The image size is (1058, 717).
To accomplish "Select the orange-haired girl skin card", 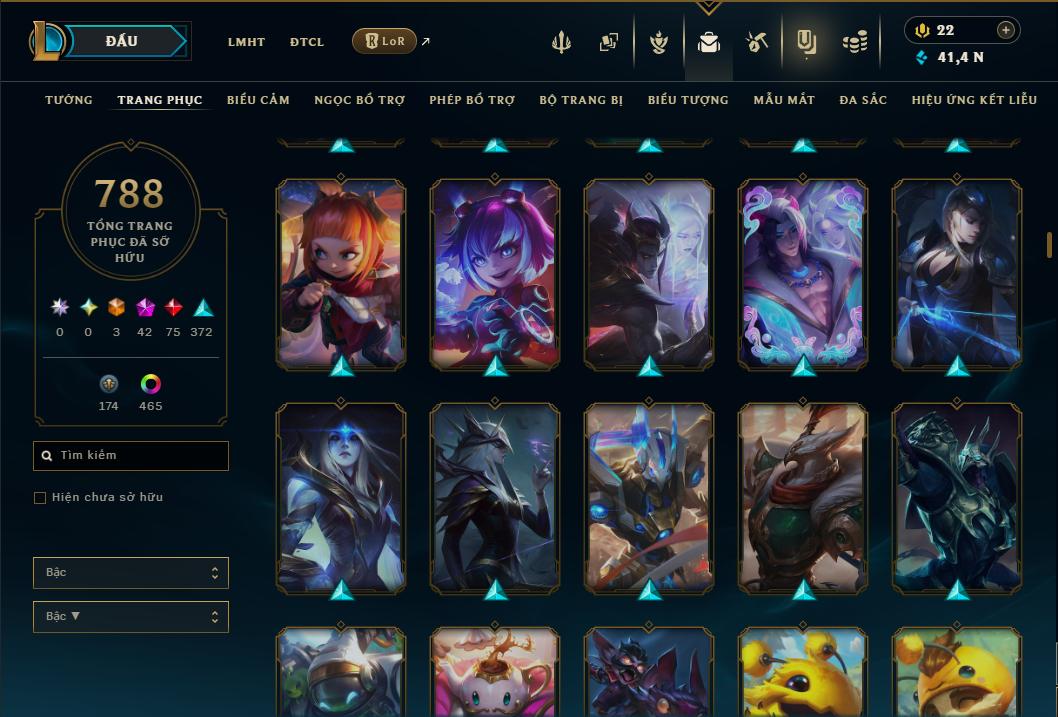I will point(341,273).
